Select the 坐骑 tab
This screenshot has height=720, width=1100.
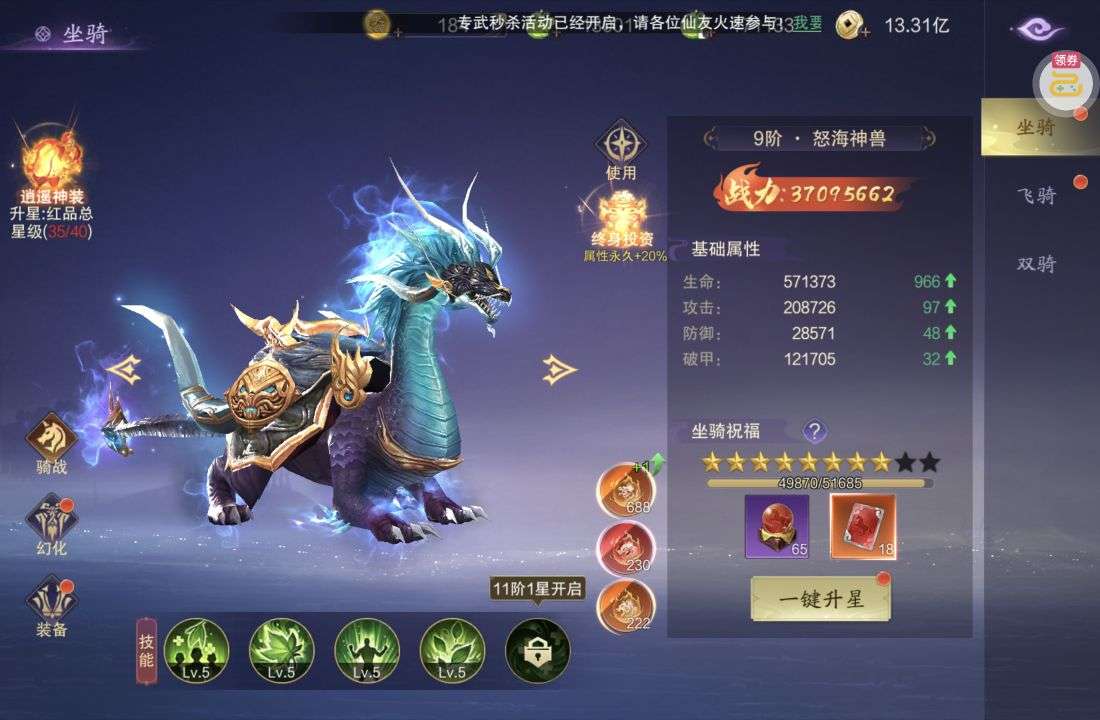coord(1036,127)
